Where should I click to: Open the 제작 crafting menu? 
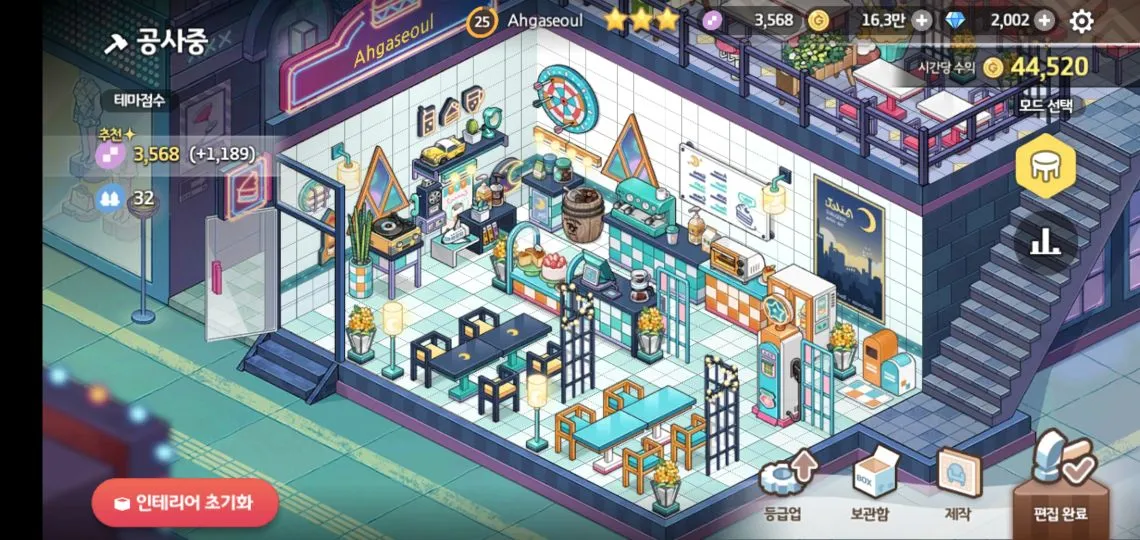click(x=957, y=488)
